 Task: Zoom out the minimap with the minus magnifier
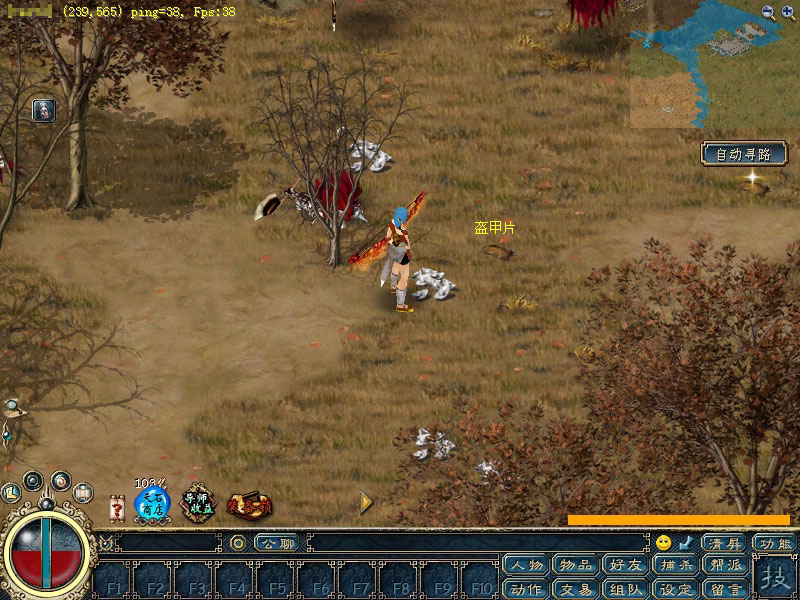coord(768,12)
